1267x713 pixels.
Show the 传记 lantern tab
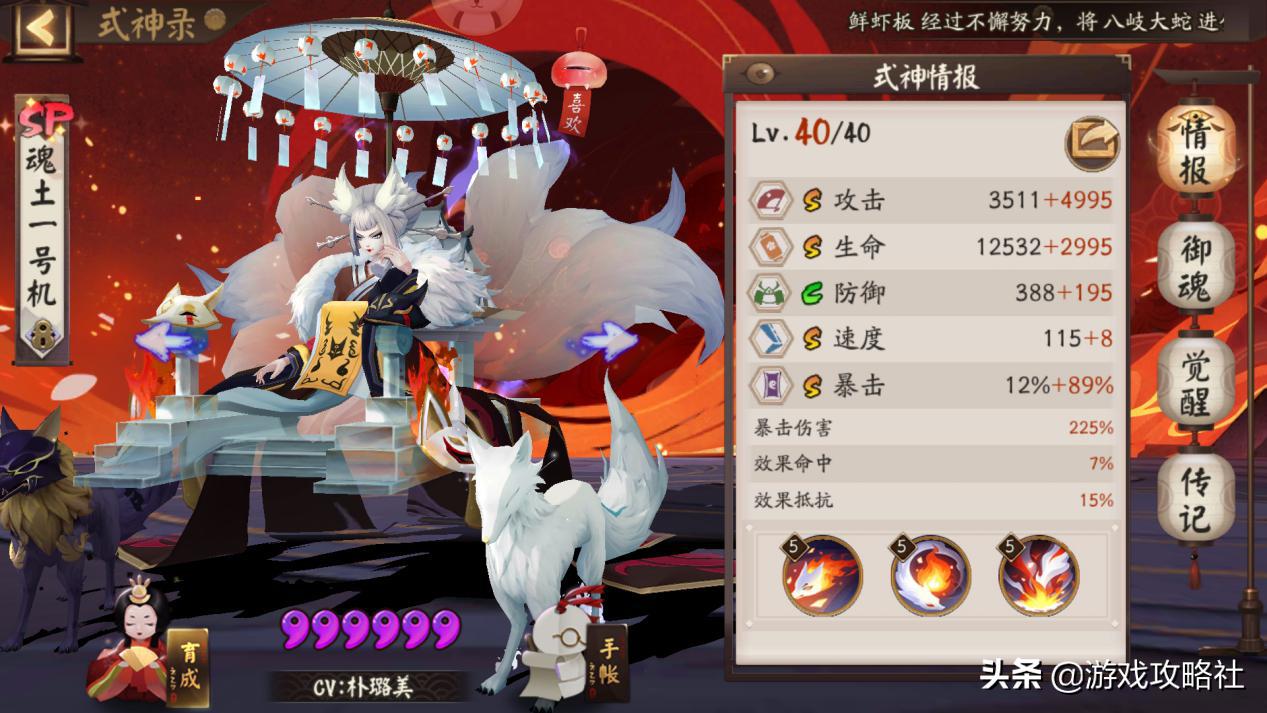(1196, 500)
